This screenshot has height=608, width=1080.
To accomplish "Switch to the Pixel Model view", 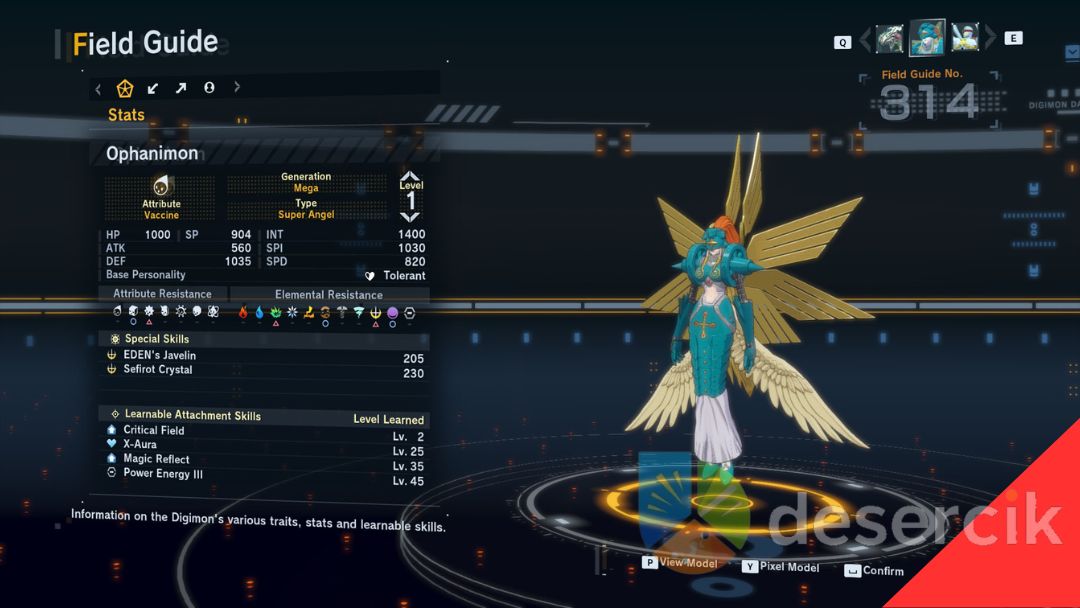I will 789,567.
